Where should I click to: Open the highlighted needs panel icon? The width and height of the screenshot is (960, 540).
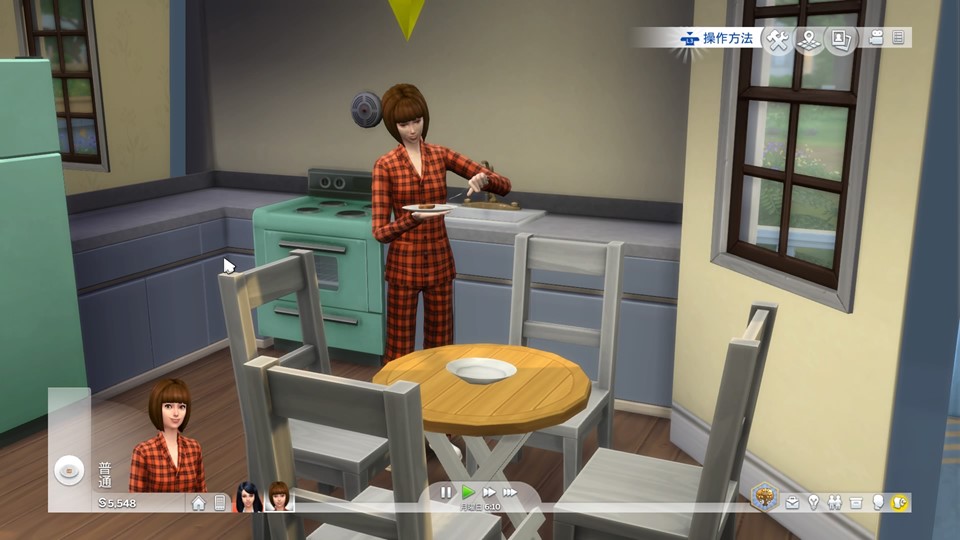click(899, 502)
